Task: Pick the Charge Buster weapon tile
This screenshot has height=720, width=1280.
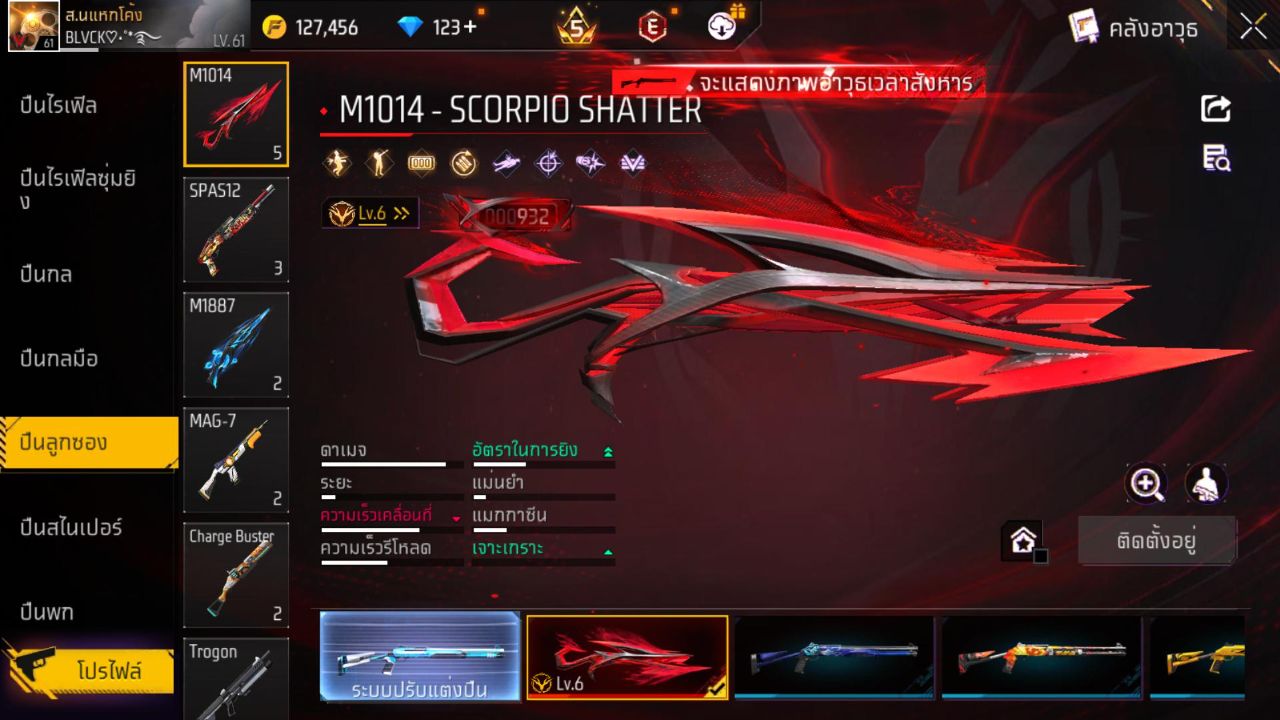Action: click(236, 574)
